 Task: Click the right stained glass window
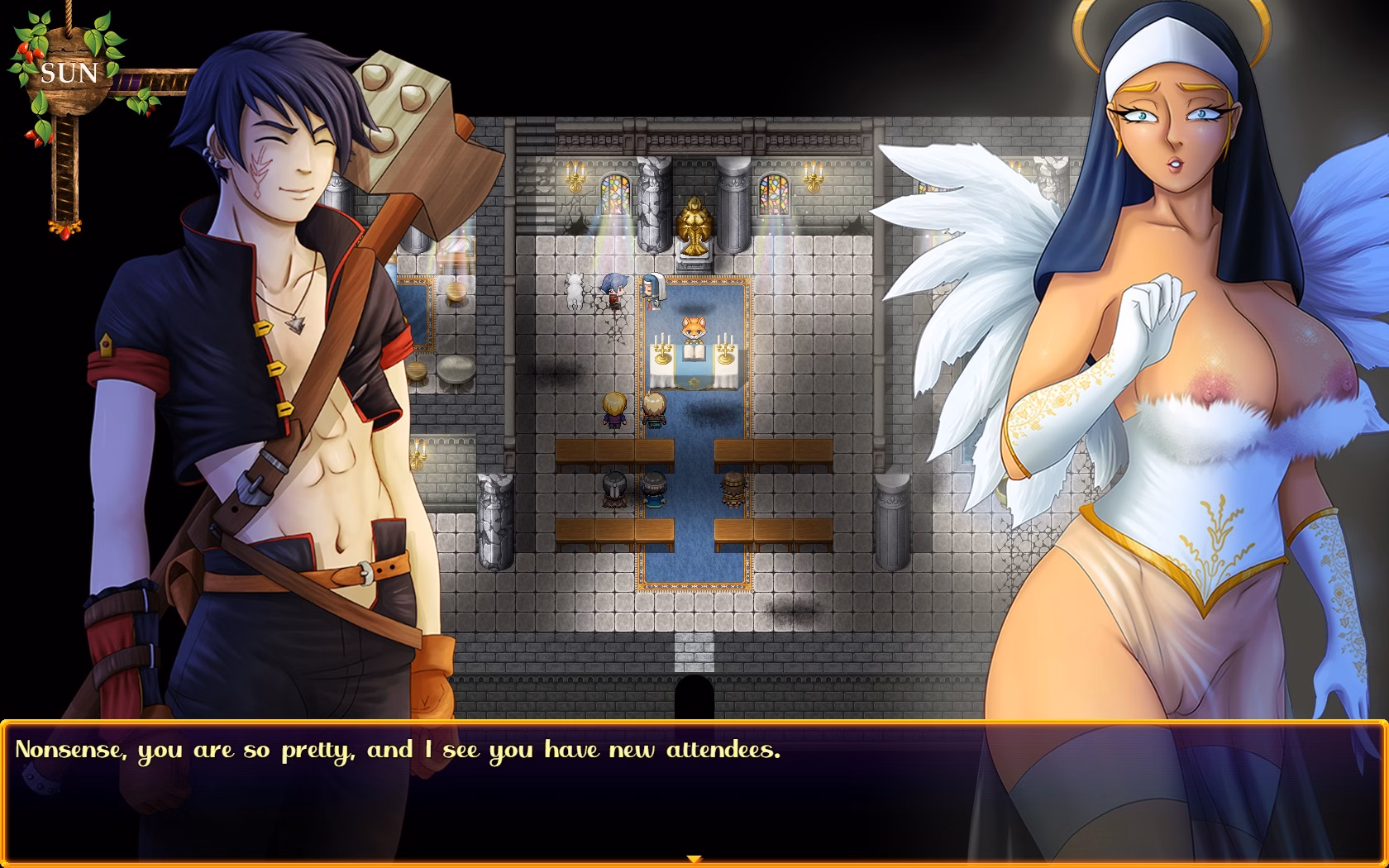tap(773, 195)
